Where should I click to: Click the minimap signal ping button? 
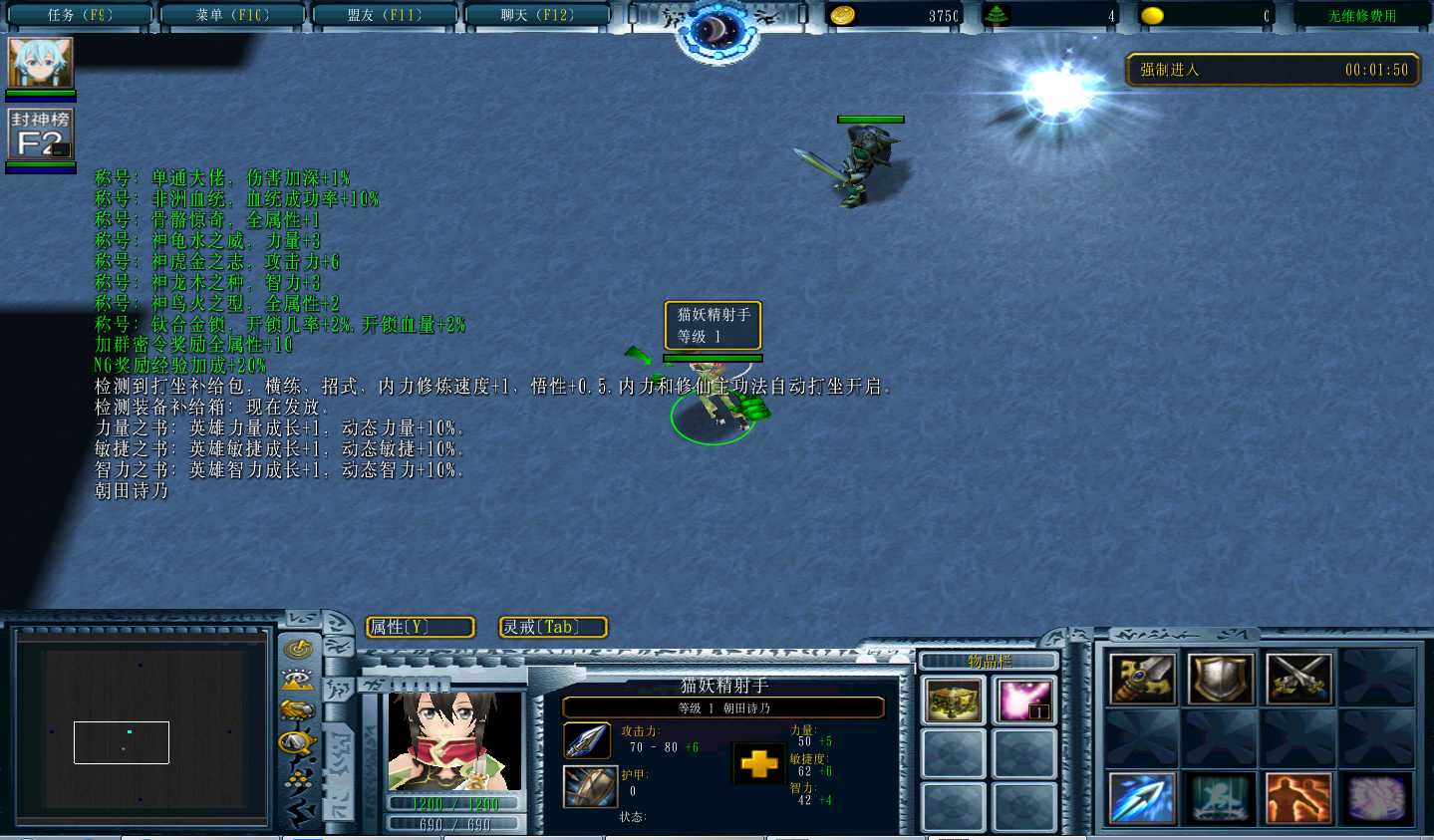pyautogui.click(x=298, y=650)
